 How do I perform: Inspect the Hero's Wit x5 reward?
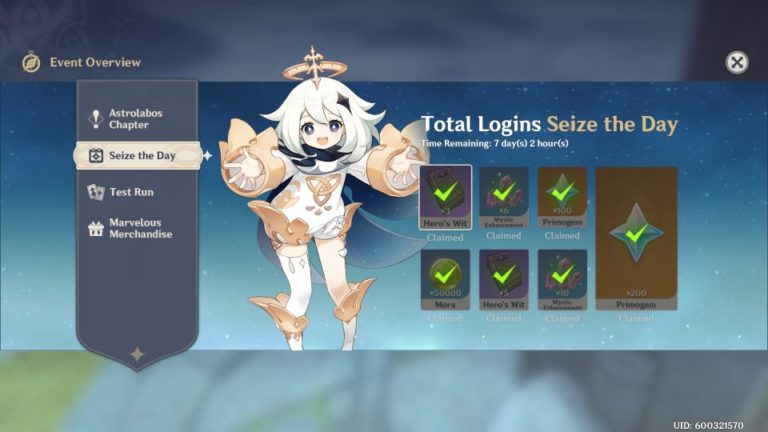[x=503, y=280]
